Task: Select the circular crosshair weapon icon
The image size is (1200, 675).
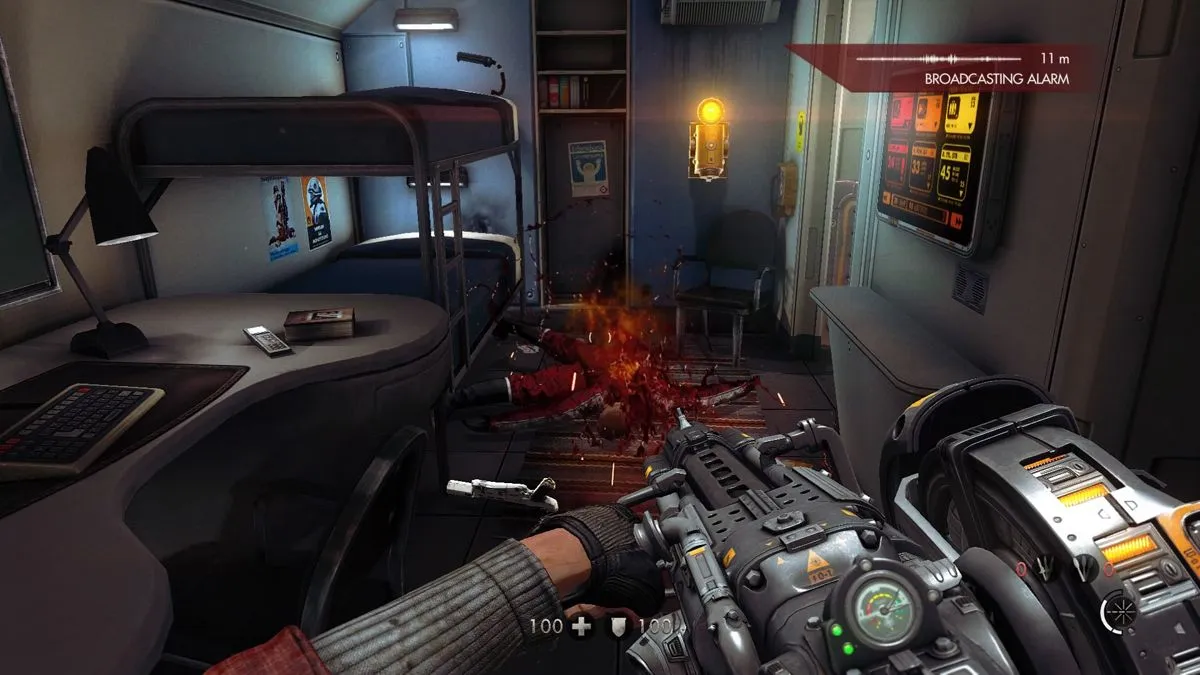Action: point(1115,611)
